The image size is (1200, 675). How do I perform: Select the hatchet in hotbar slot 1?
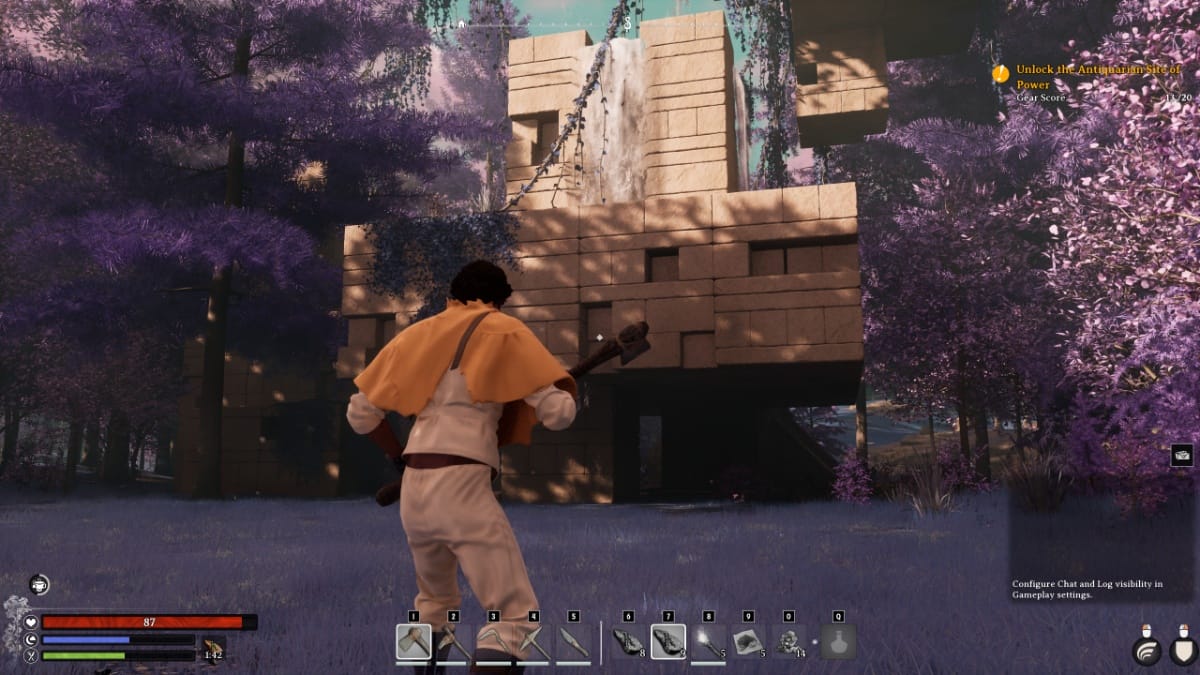(413, 642)
